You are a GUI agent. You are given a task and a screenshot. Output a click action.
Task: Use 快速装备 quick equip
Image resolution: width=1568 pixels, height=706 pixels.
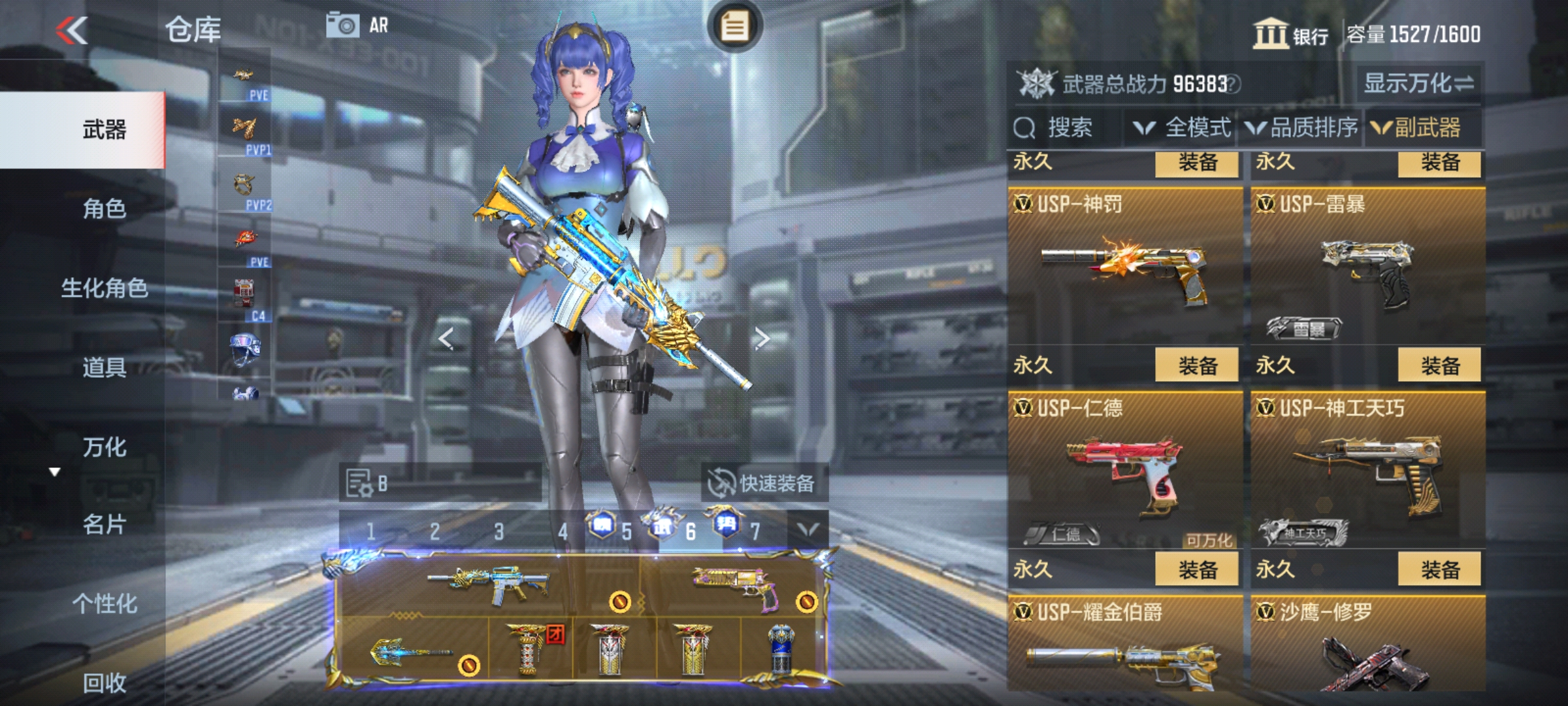click(x=763, y=484)
